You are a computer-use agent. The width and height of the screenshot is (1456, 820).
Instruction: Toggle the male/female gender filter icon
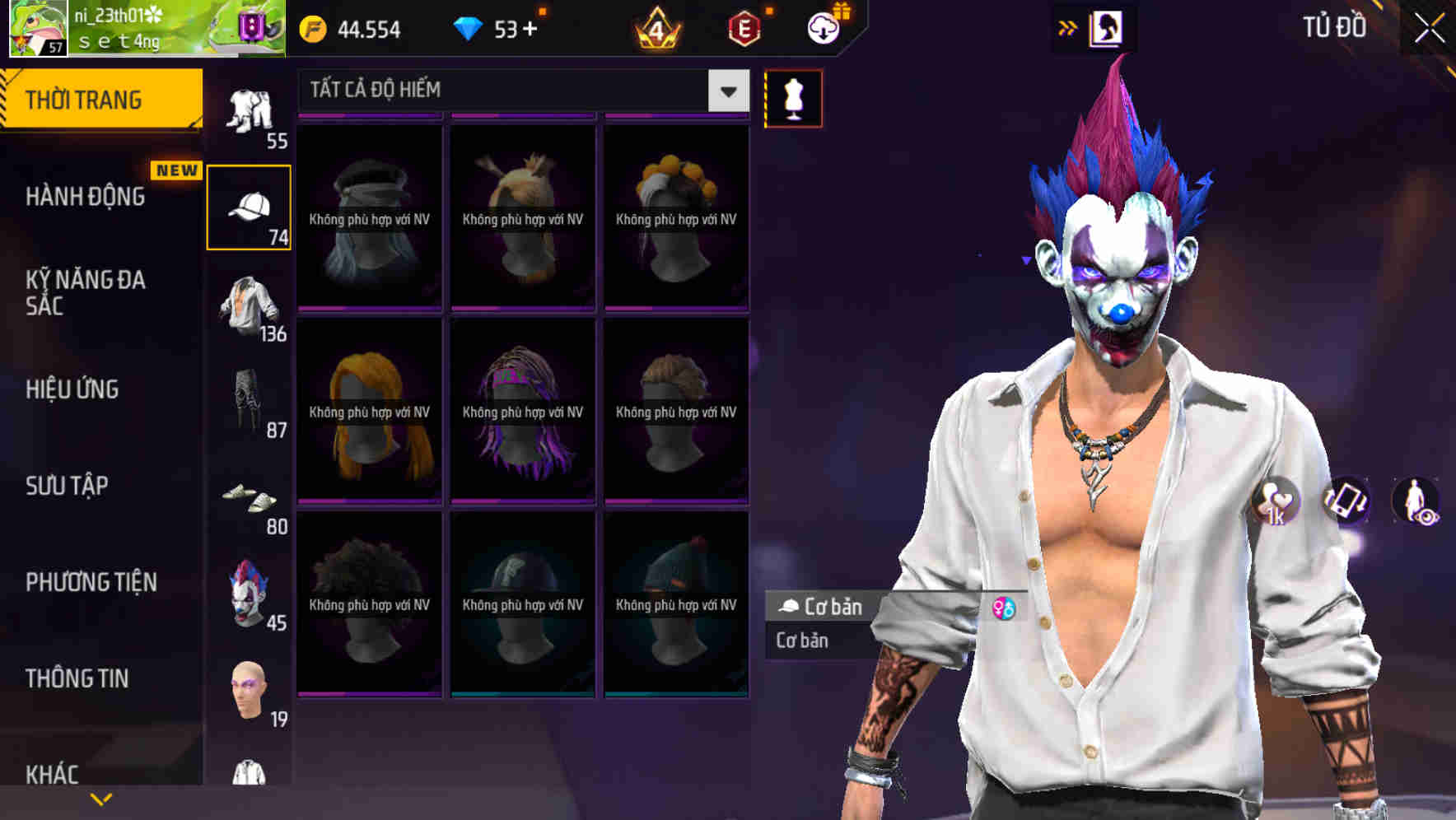[1006, 608]
